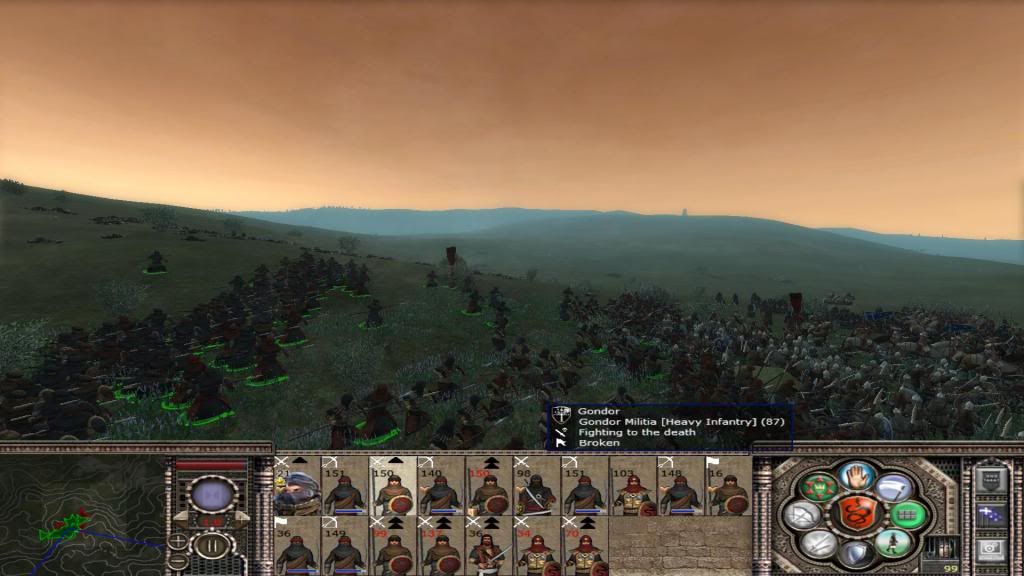Open the green formation grid button

pyautogui.click(x=910, y=515)
